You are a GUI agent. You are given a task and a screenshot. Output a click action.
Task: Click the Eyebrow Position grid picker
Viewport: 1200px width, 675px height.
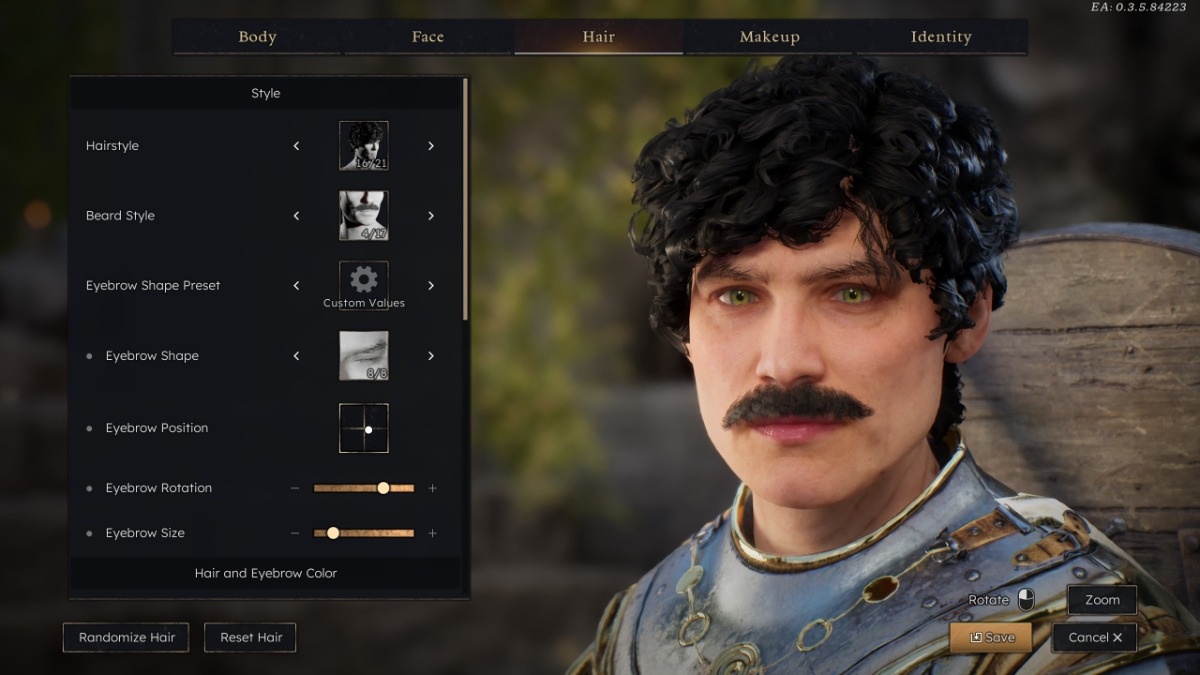[x=364, y=428]
